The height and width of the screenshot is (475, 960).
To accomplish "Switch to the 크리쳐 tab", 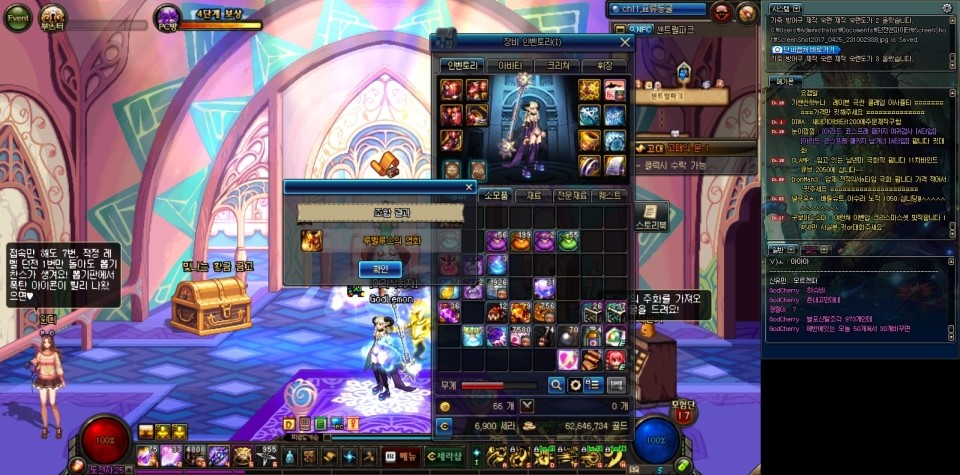I will (558, 65).
